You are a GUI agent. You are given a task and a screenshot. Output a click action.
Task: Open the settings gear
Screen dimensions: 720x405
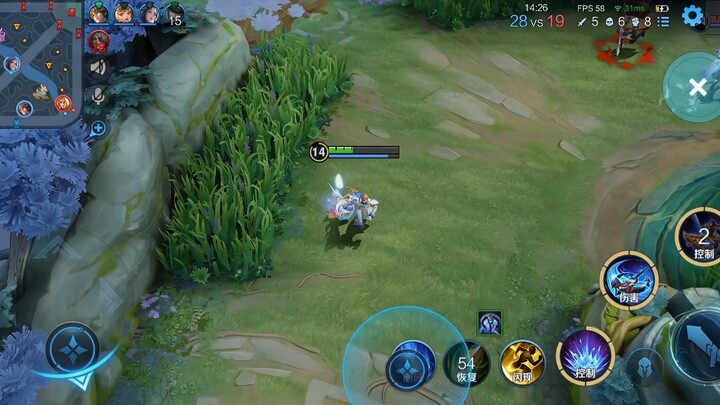click(692, 16)
